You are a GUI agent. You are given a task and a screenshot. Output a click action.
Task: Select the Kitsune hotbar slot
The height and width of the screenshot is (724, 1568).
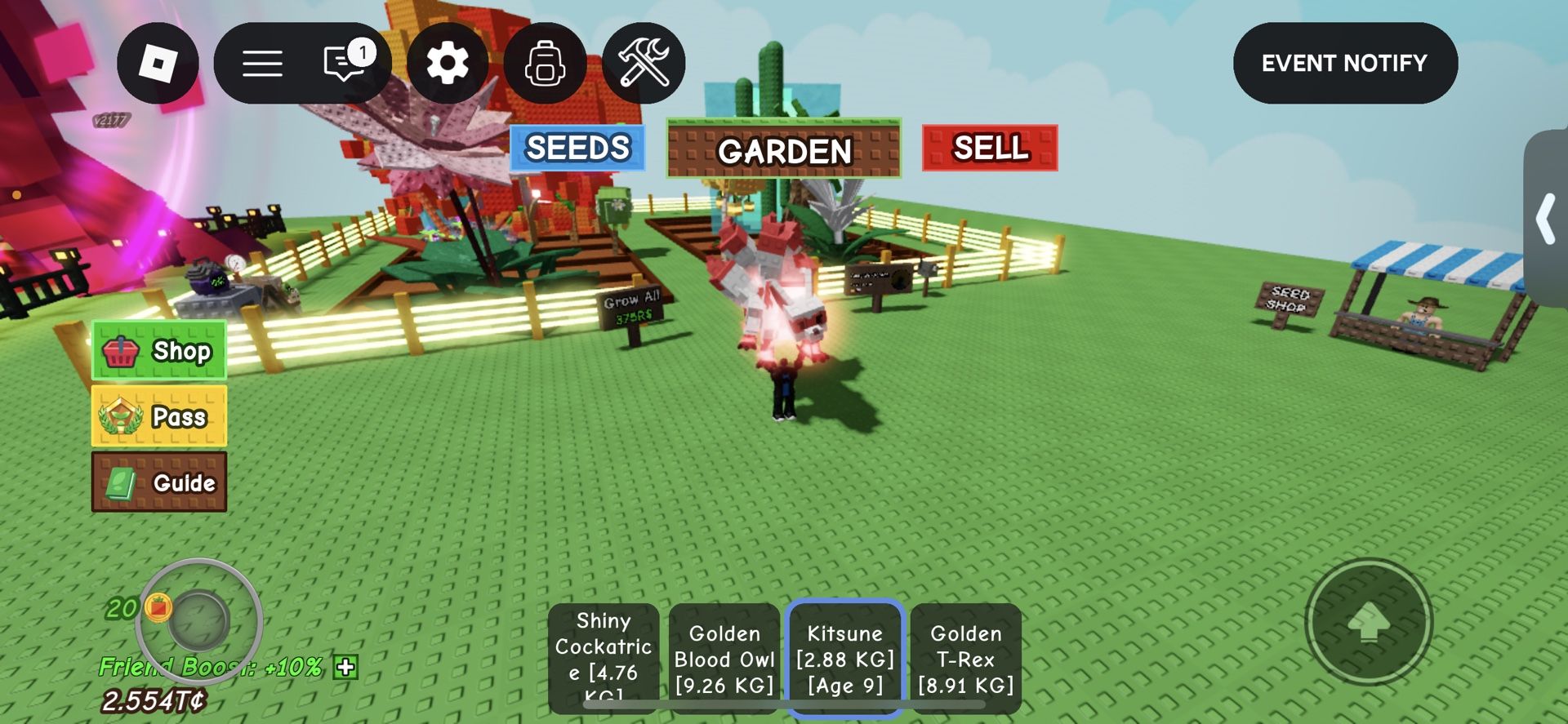[845, 659]
